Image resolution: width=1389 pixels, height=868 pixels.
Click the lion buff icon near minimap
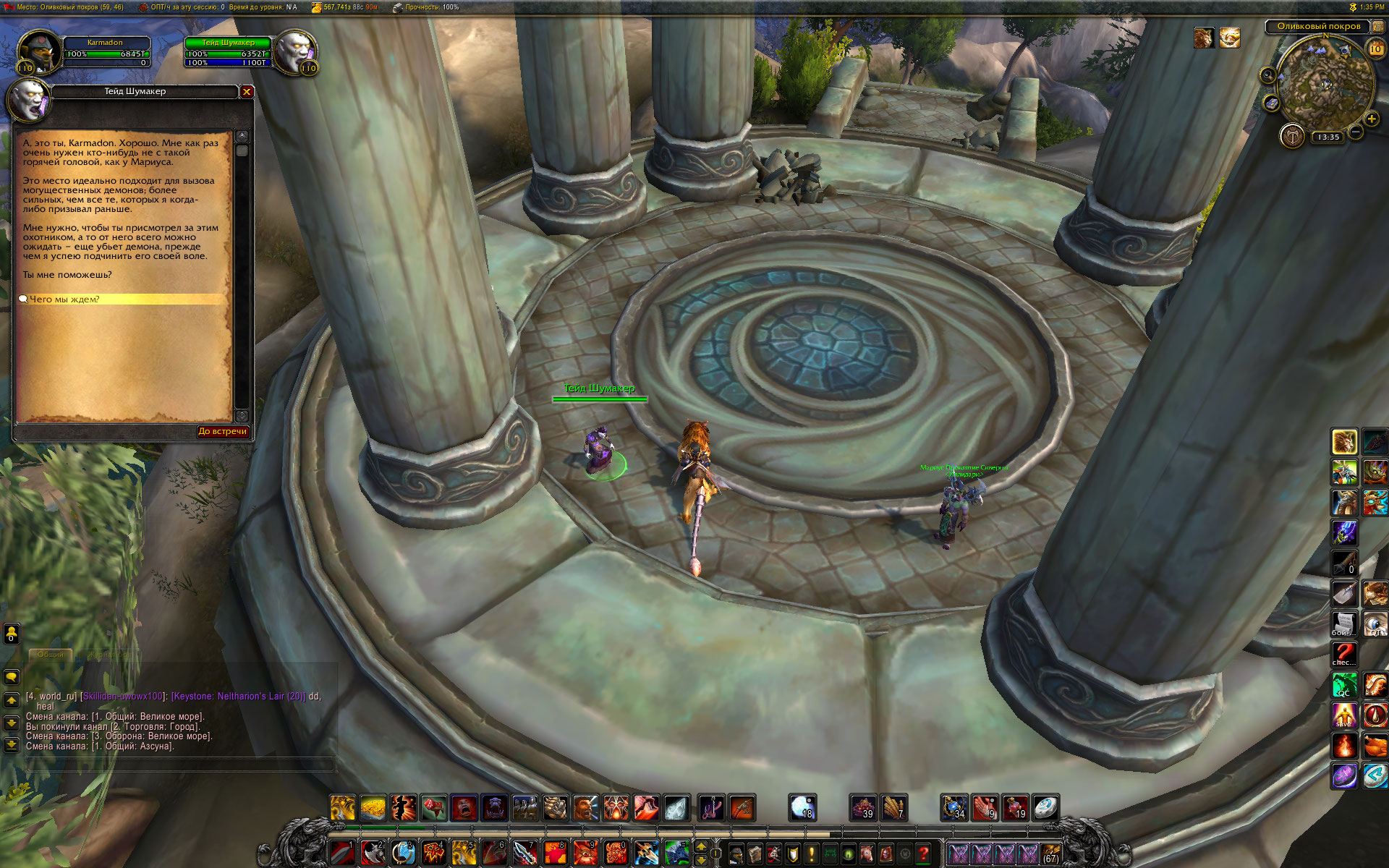pyautogui.click(x=1204, y=38)
